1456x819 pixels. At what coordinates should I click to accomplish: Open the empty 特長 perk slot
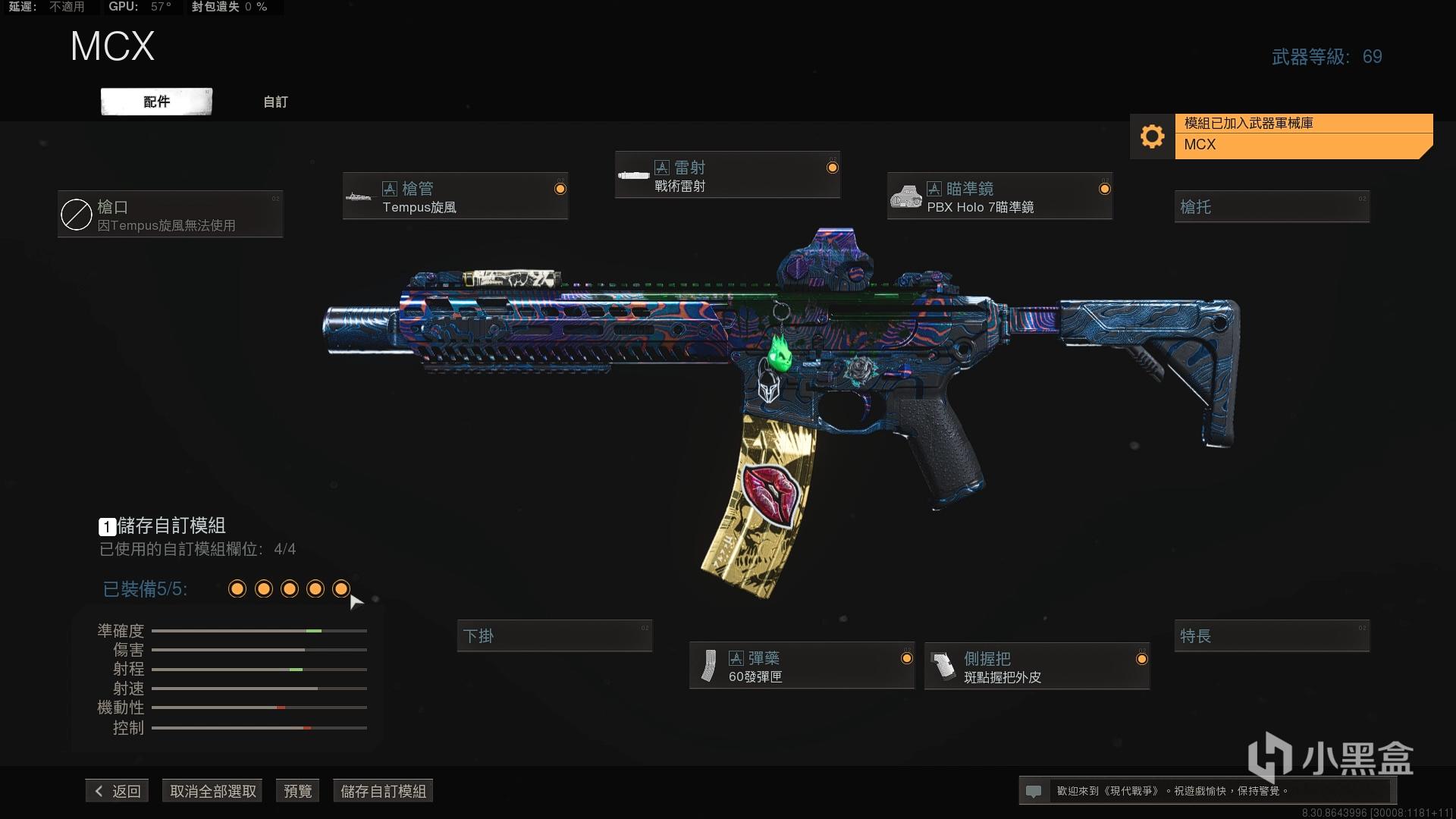1272,635
